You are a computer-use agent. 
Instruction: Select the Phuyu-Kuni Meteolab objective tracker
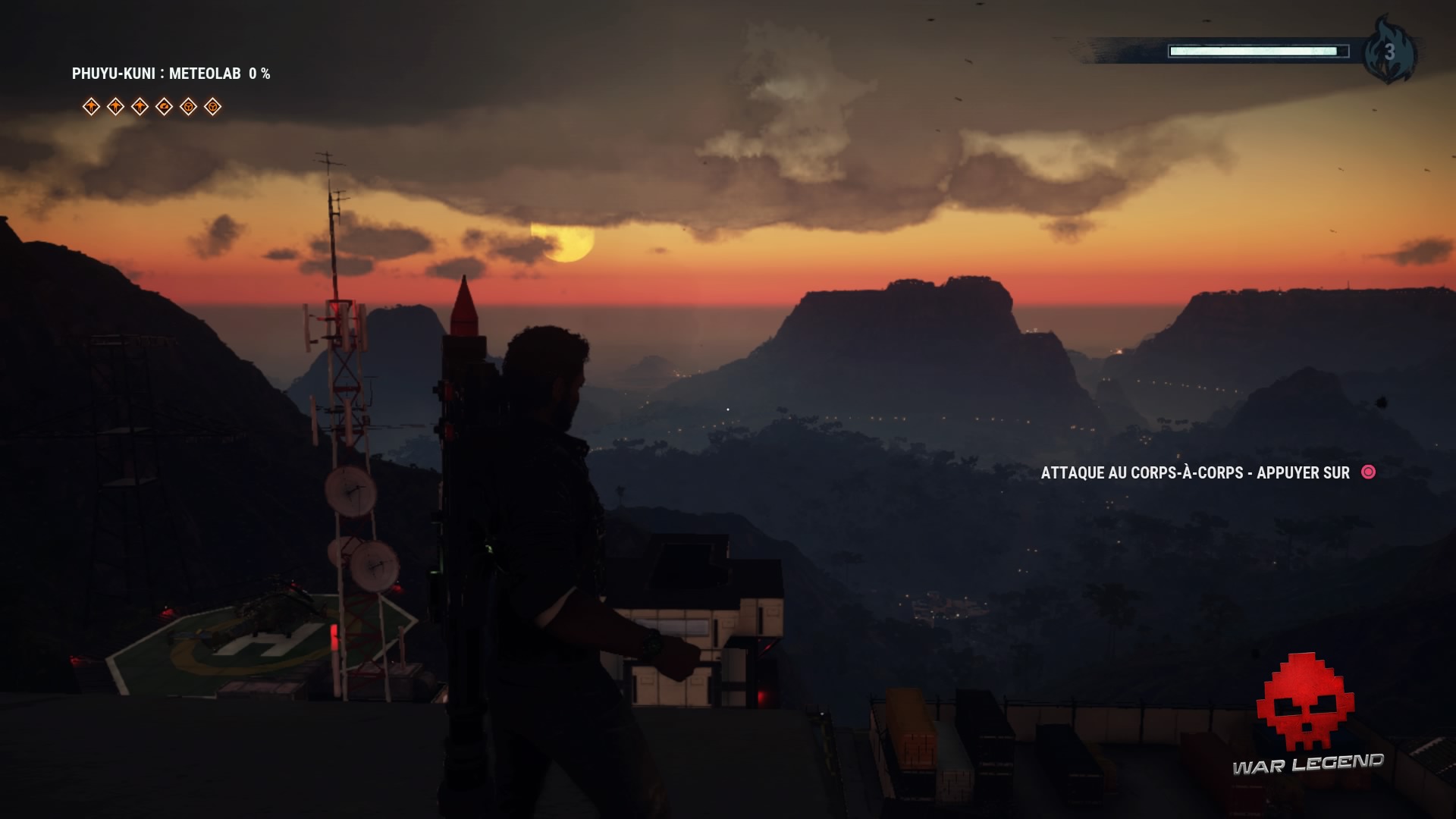[x=171, y=74]
